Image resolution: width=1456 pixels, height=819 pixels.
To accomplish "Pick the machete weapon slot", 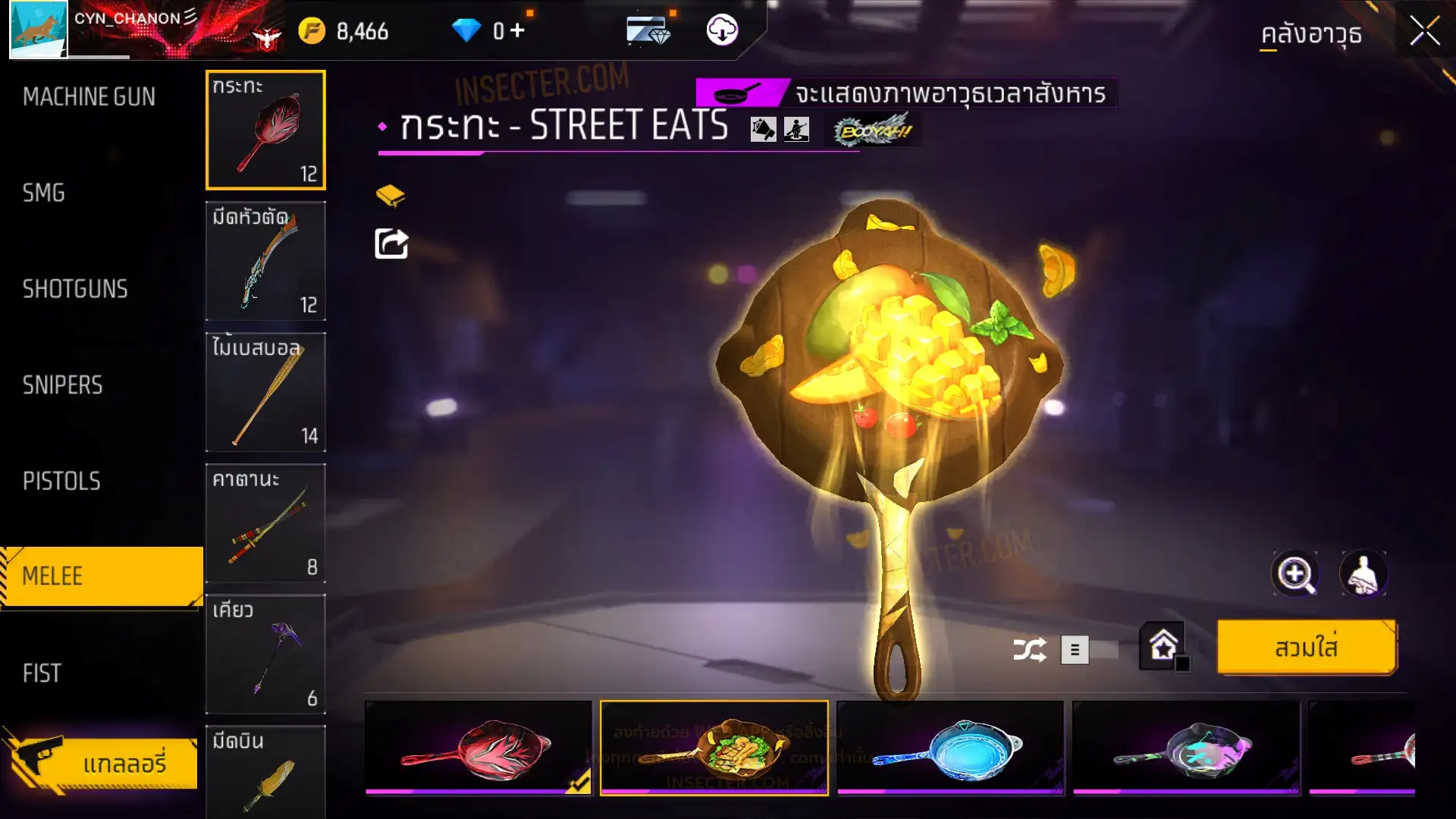I will [265, 261].
